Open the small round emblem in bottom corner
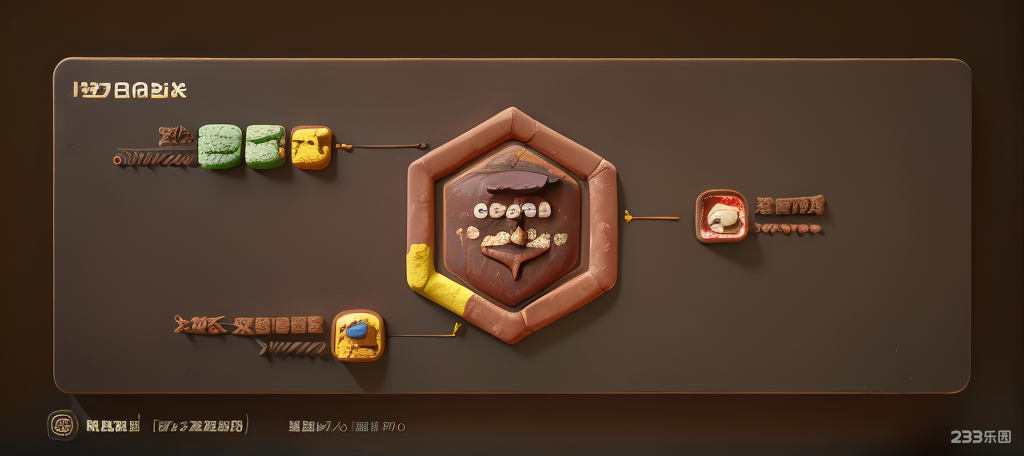Image resolution: width=1024 pixels, height=456 pixels. (x=62, y=425)
